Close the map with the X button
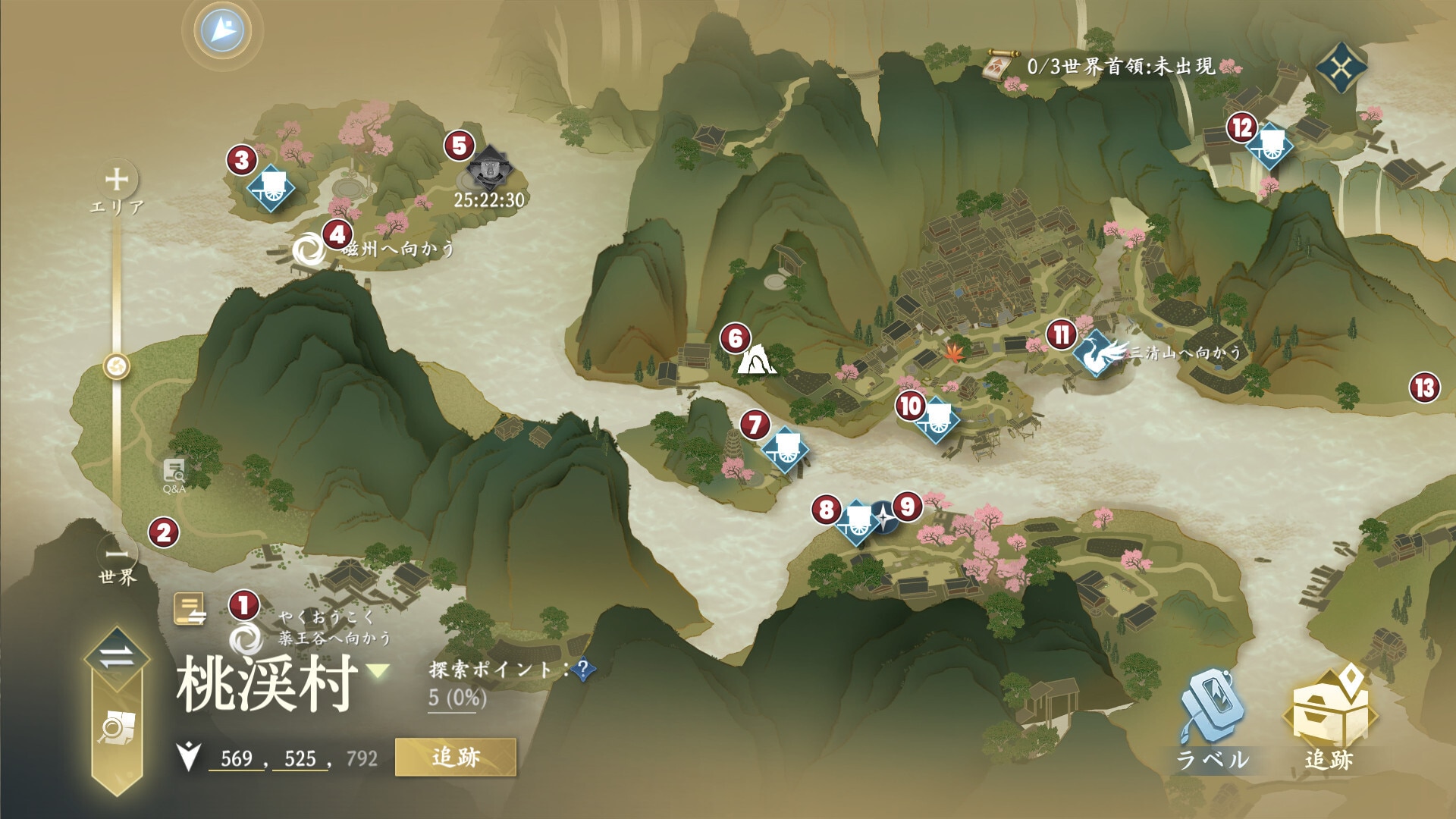The height and width of the screenshot is (819, 1456). (1341, 69)
